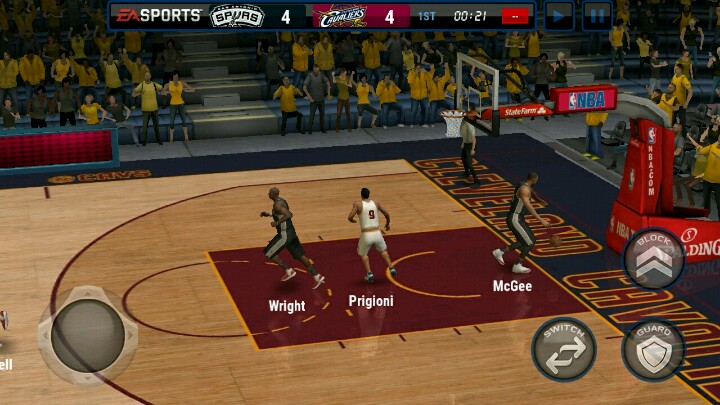
Task: Touch the virtual movement joystick
Action: 88,335
